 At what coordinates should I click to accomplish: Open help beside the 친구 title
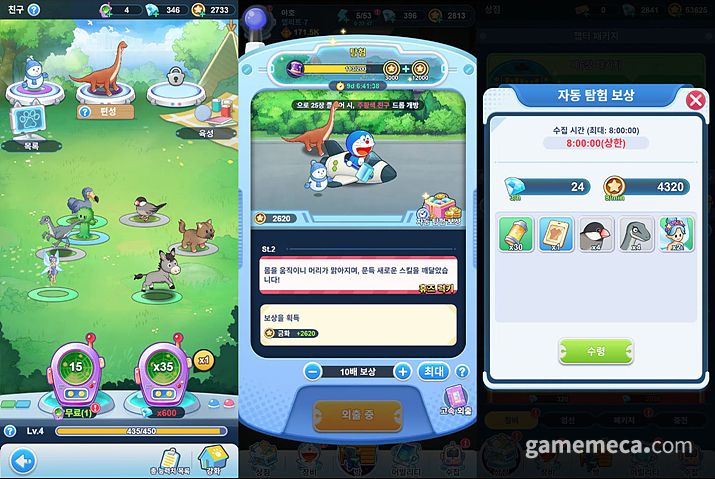(34, 9)
